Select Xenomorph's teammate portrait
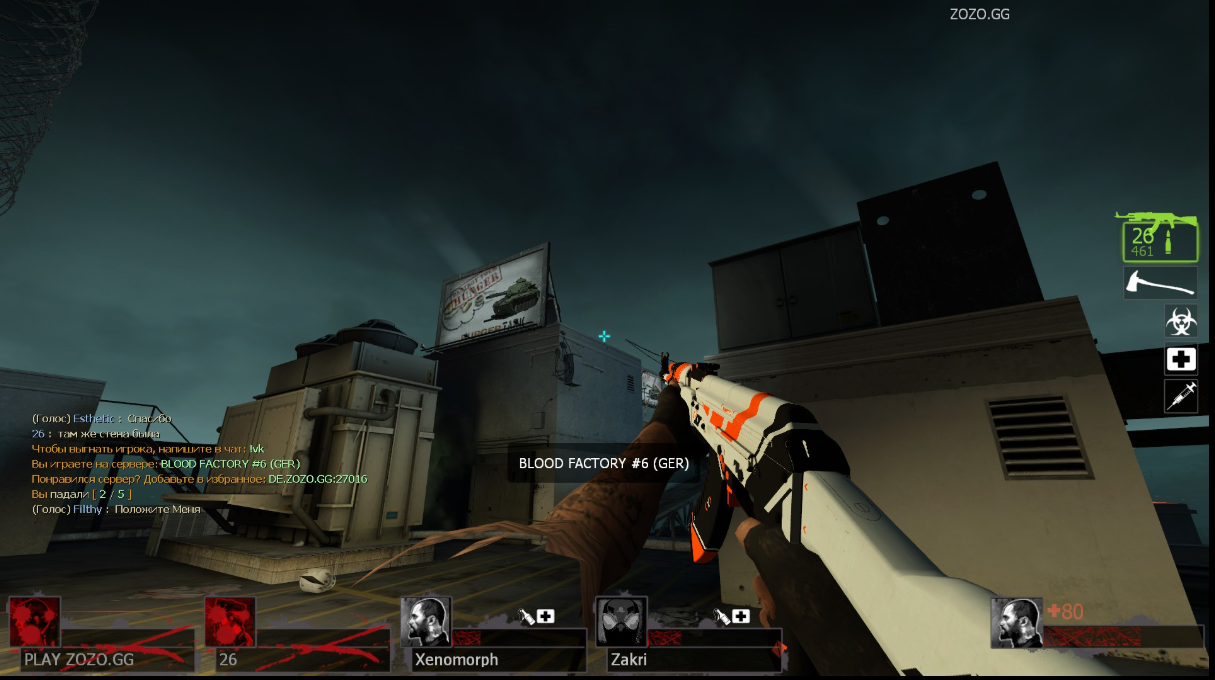 (x=425, y=622)
